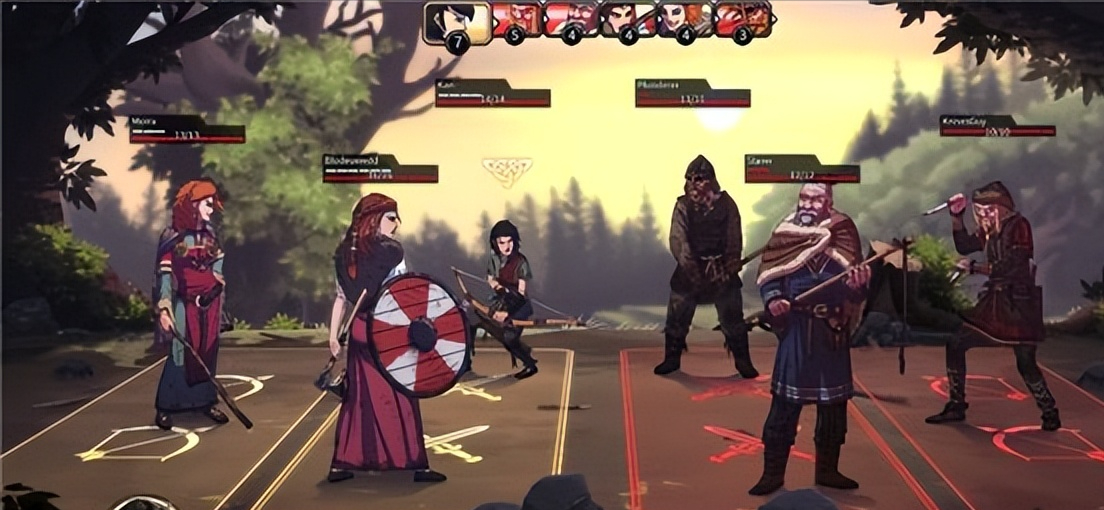Choose the last turn-order portrait numbered 3
Screen dimensions: 1104x510
click(x=743, y=20)
